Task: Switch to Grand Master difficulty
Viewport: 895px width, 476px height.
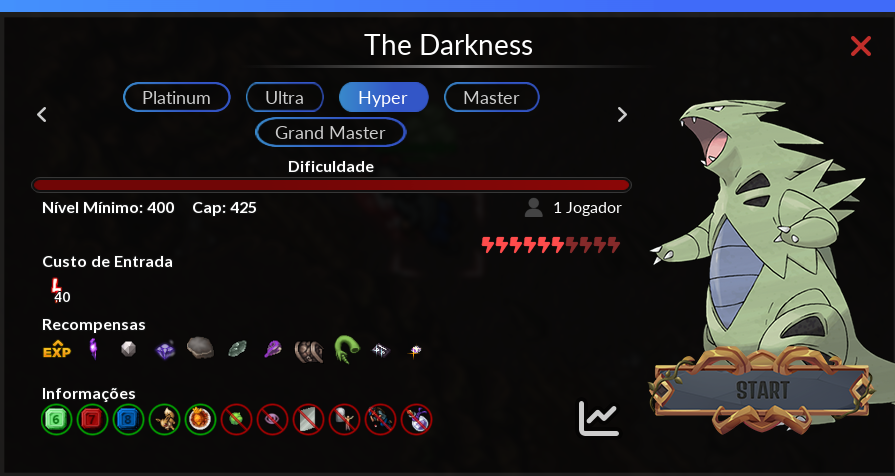Action: [x=330, y=132]
